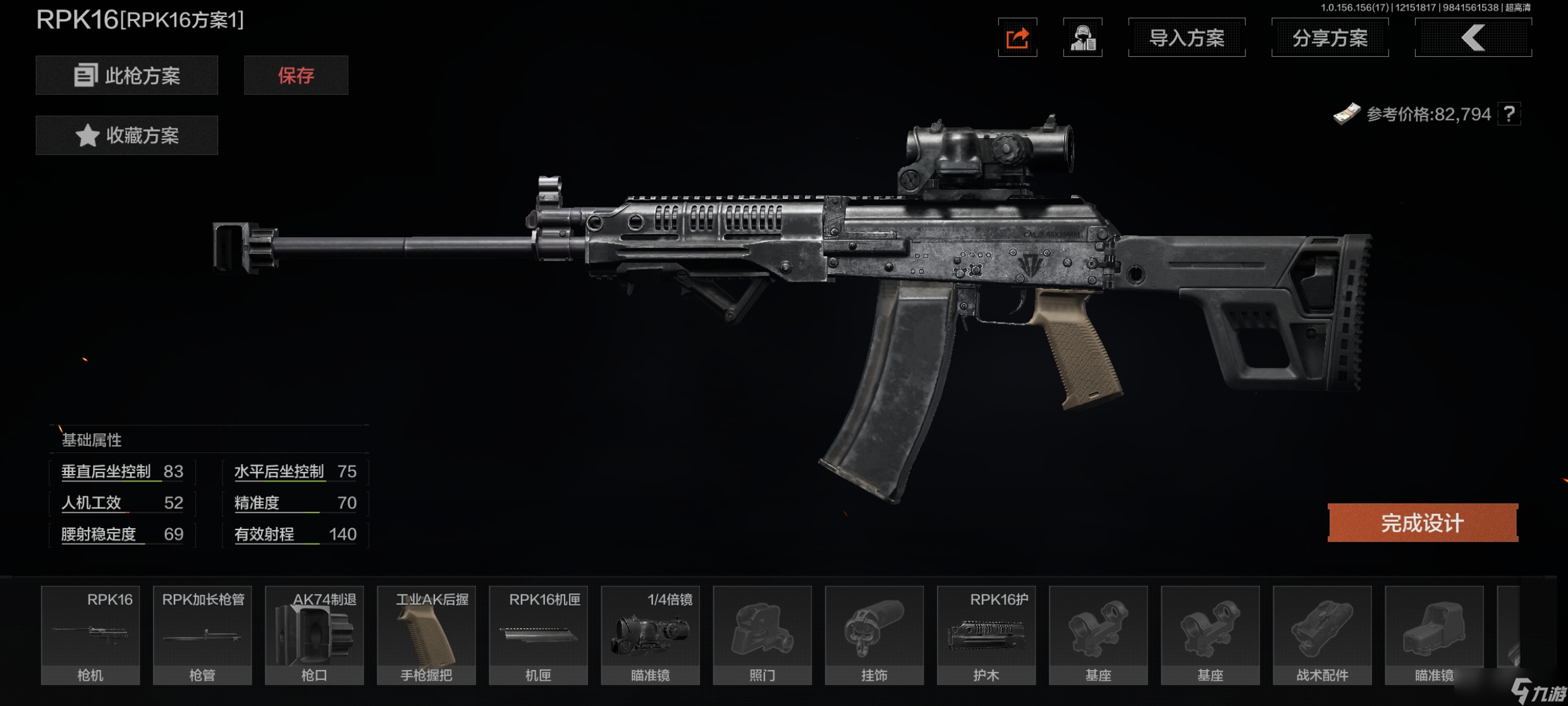Select the RPK16 枪机 receiver slot
1568x706 pixels.
[90, 635]
